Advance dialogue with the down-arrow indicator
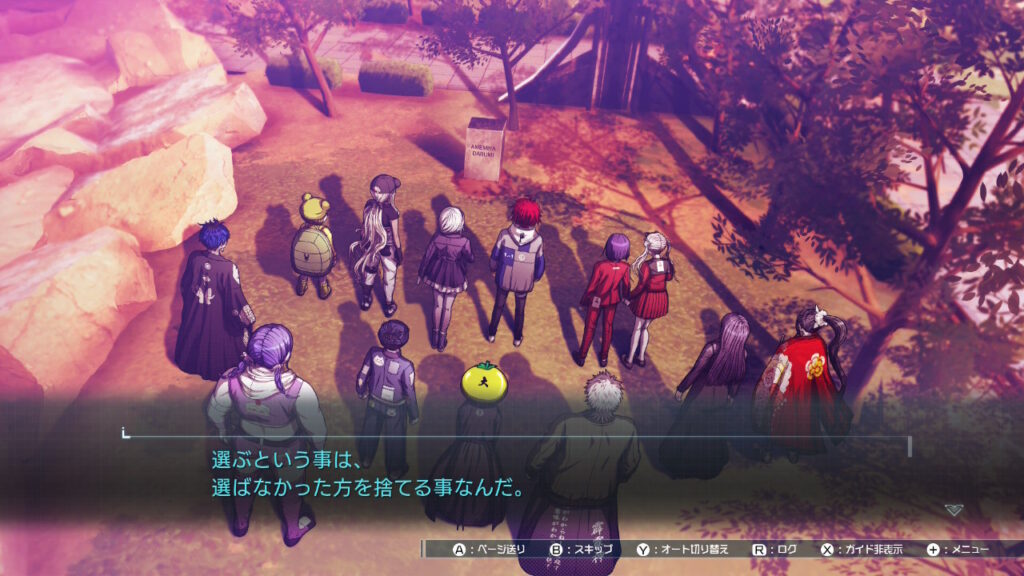 pos(954,509)
